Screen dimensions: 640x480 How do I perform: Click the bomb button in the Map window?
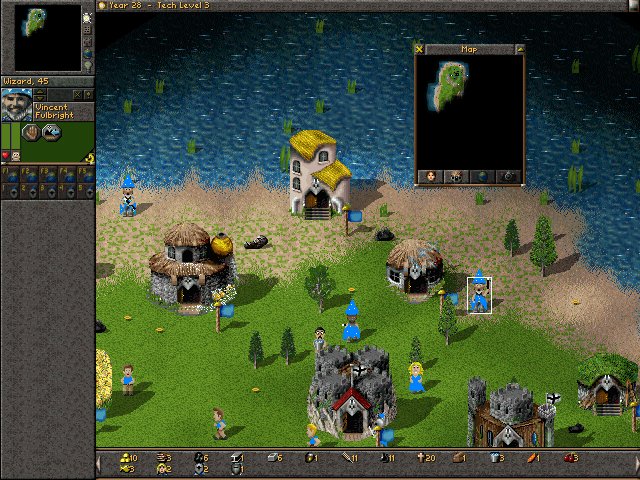509,176
